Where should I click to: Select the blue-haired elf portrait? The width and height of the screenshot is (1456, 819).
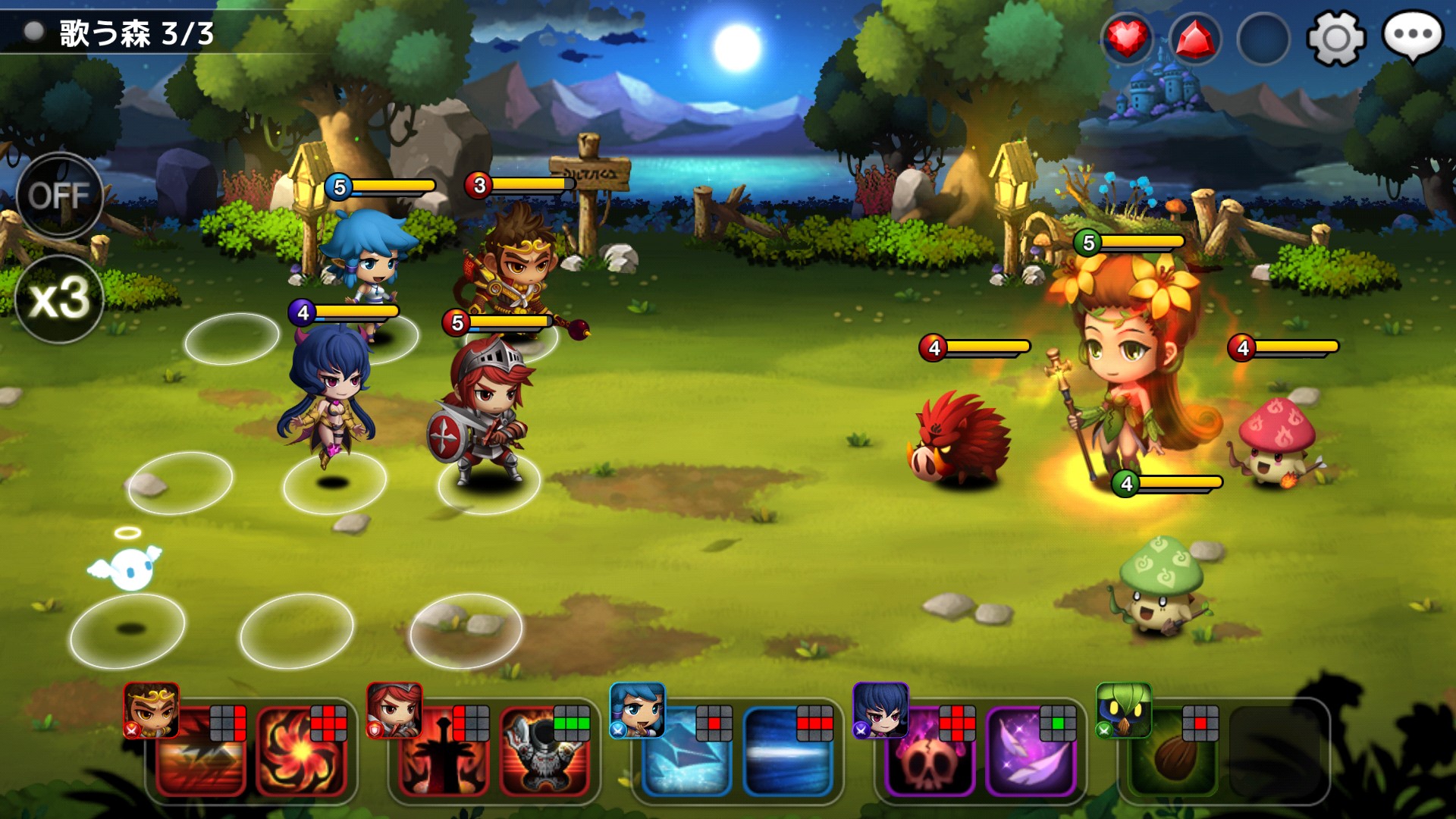[638, 711]
